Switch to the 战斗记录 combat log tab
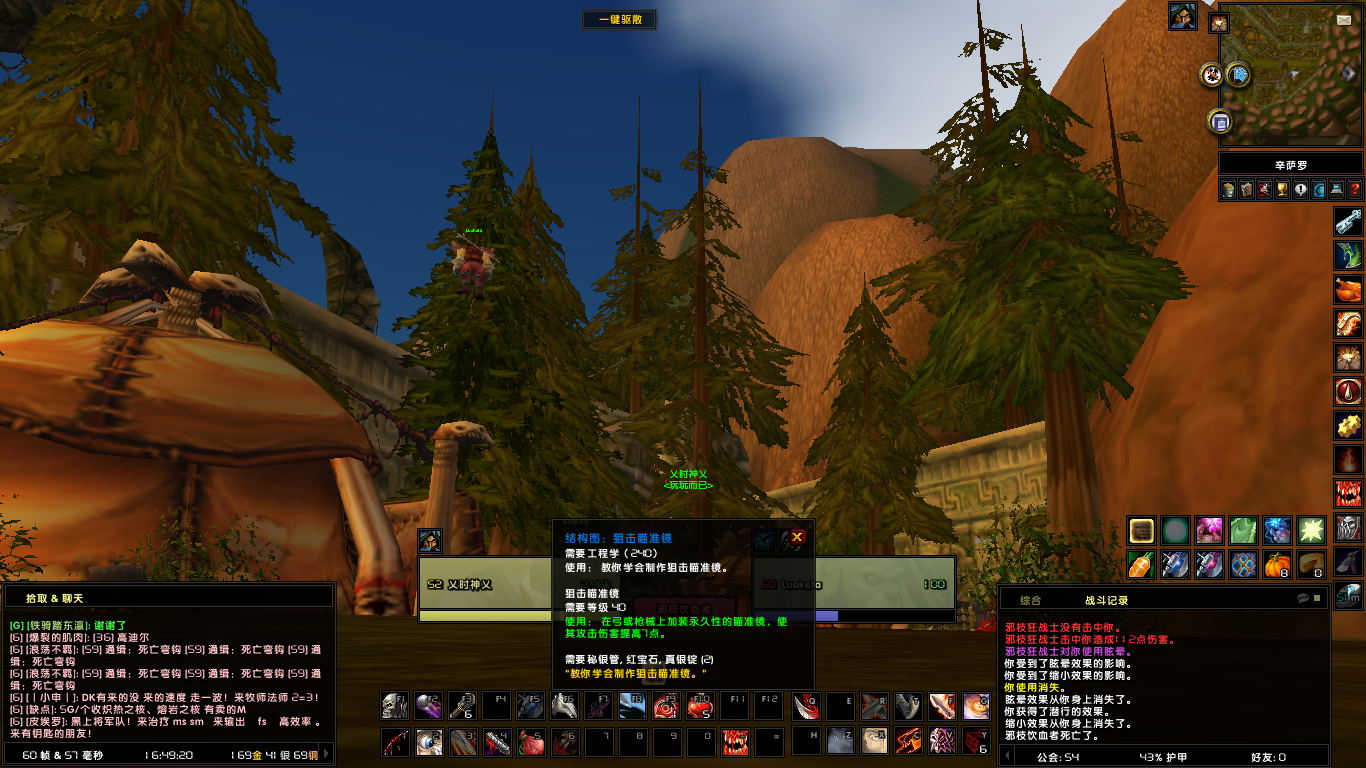Viewport: 1366px width, 768px height. pos(1106,600)
